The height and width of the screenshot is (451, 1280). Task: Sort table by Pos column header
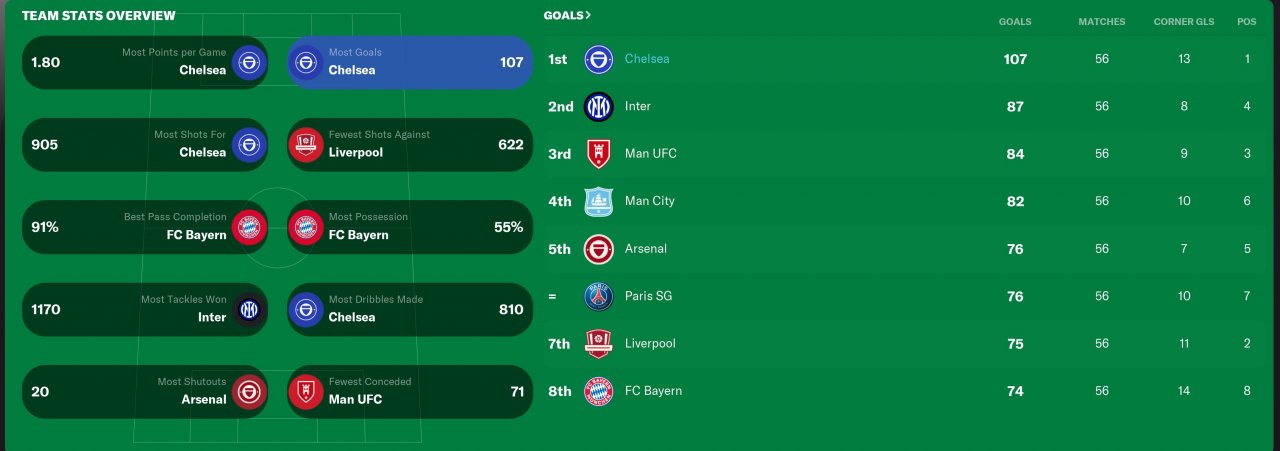(1246, 22)
